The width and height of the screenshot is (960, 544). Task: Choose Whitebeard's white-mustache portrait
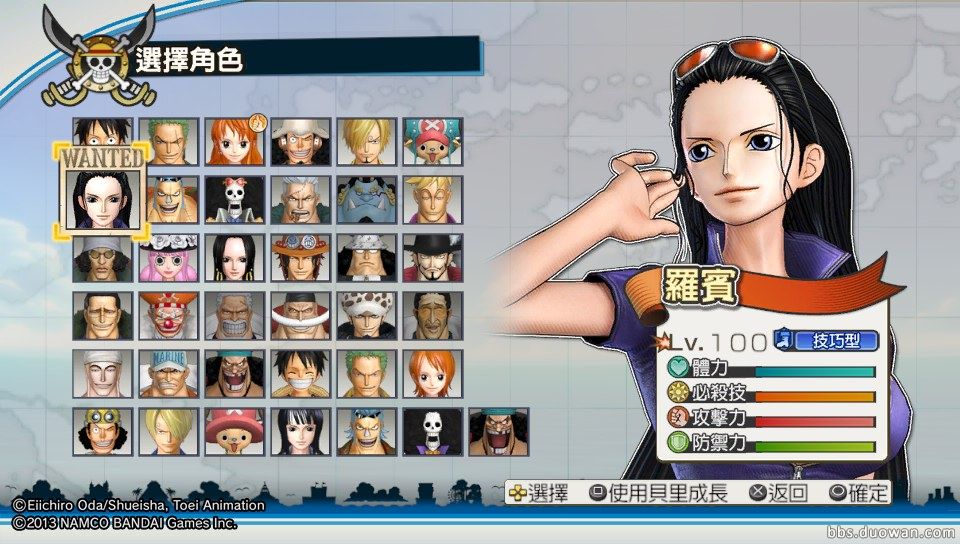(x=298, y=316)
